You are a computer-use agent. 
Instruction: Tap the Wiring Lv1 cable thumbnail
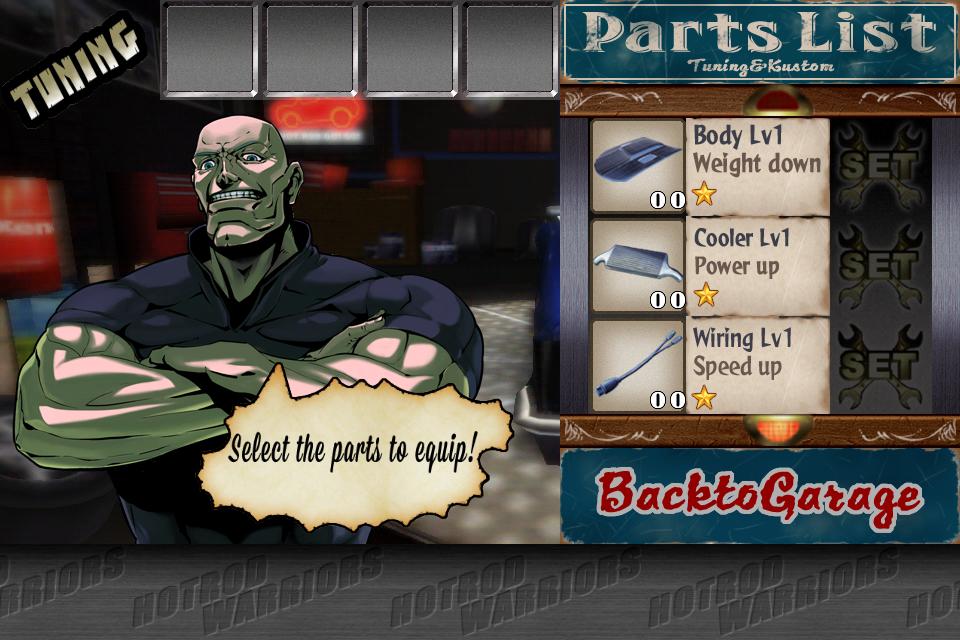point(638,365)
